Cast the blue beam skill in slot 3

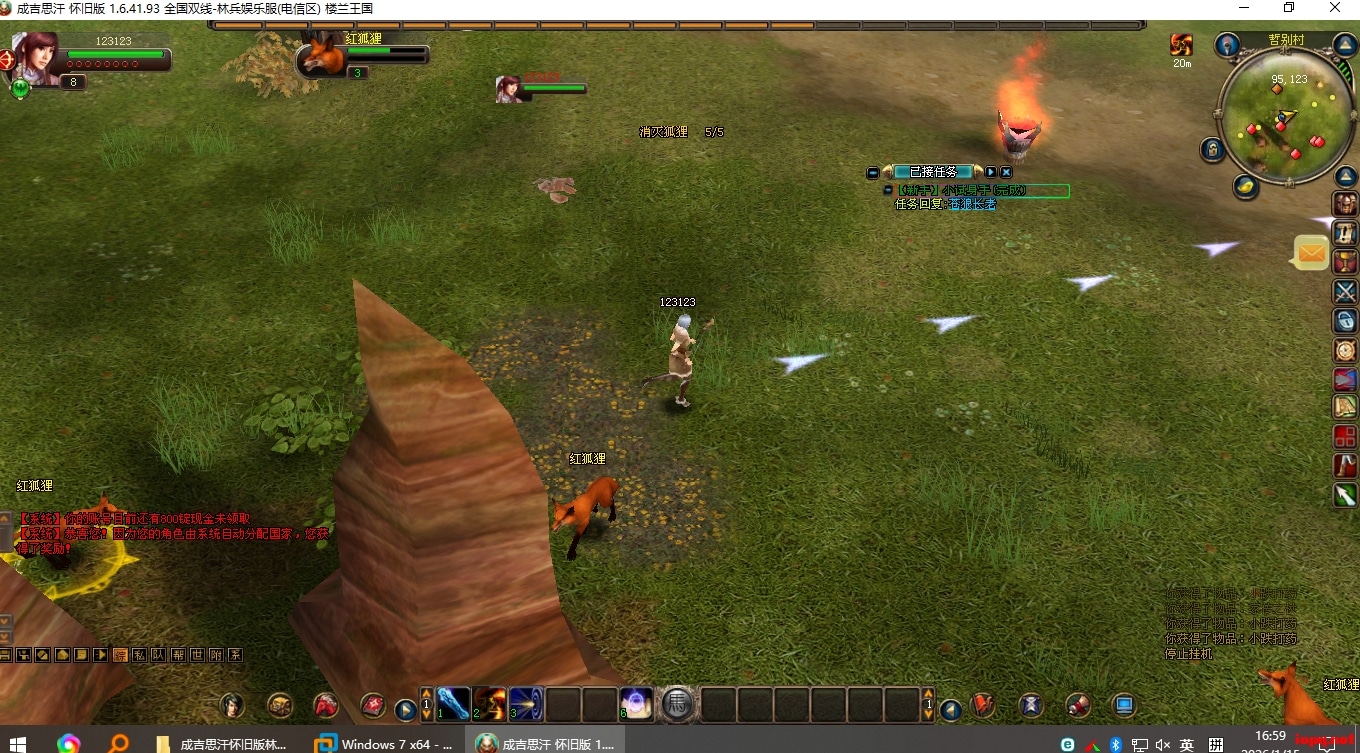[526, 704]
